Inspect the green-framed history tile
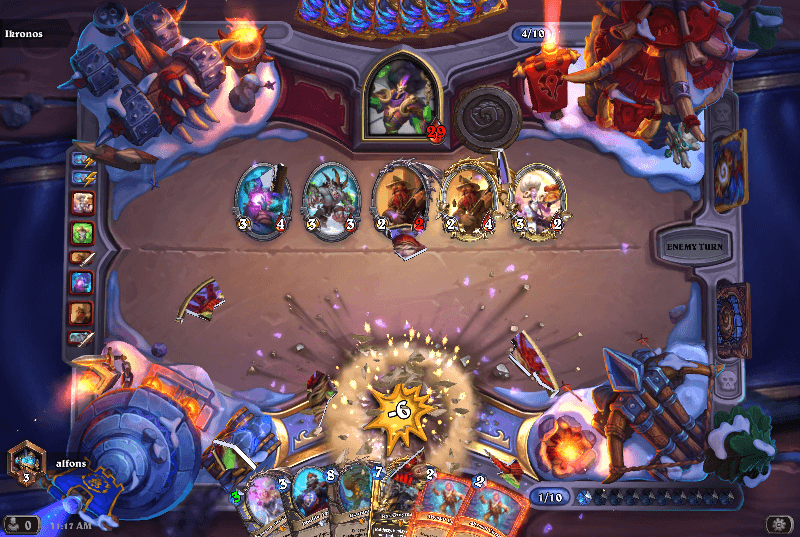 click(x=82, y=232)
